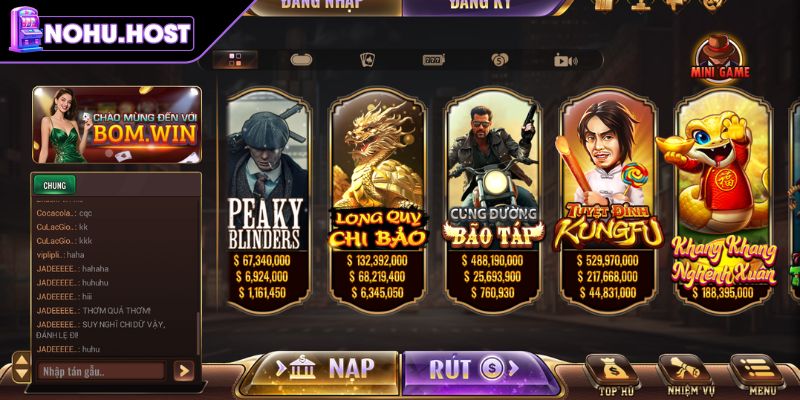Choose the 777 slots category tab

pos(433,59)
